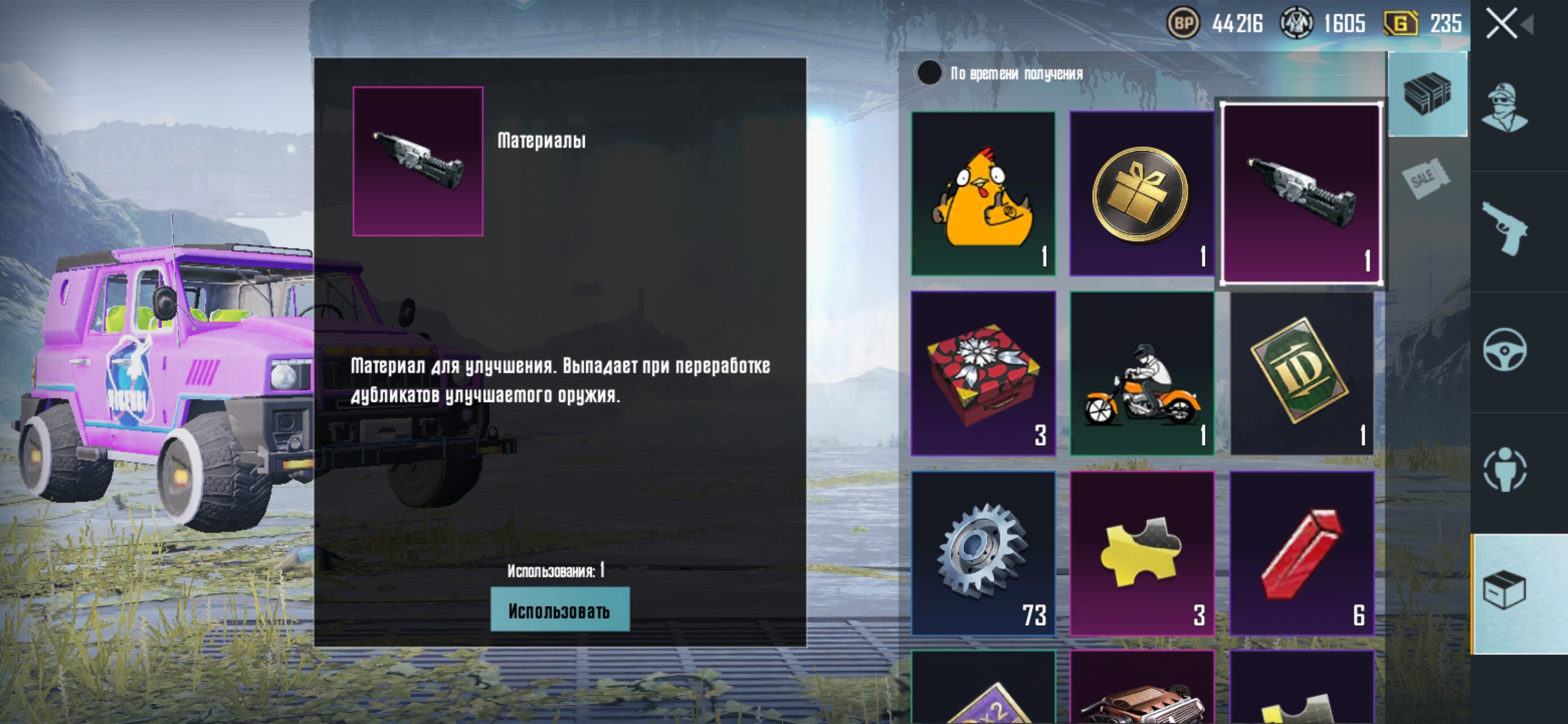
Task: Open the crate items tab
Action: (1427, 95)
